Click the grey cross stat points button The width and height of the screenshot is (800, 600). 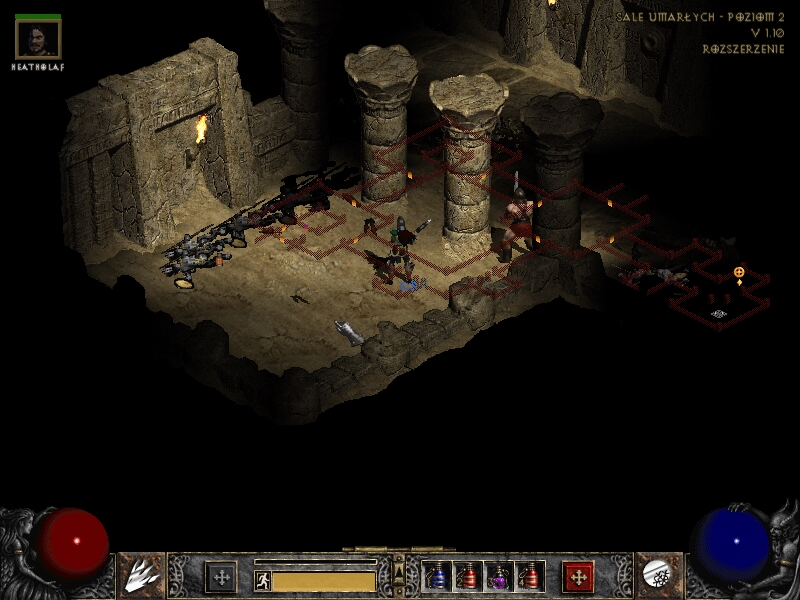(221, 577)
